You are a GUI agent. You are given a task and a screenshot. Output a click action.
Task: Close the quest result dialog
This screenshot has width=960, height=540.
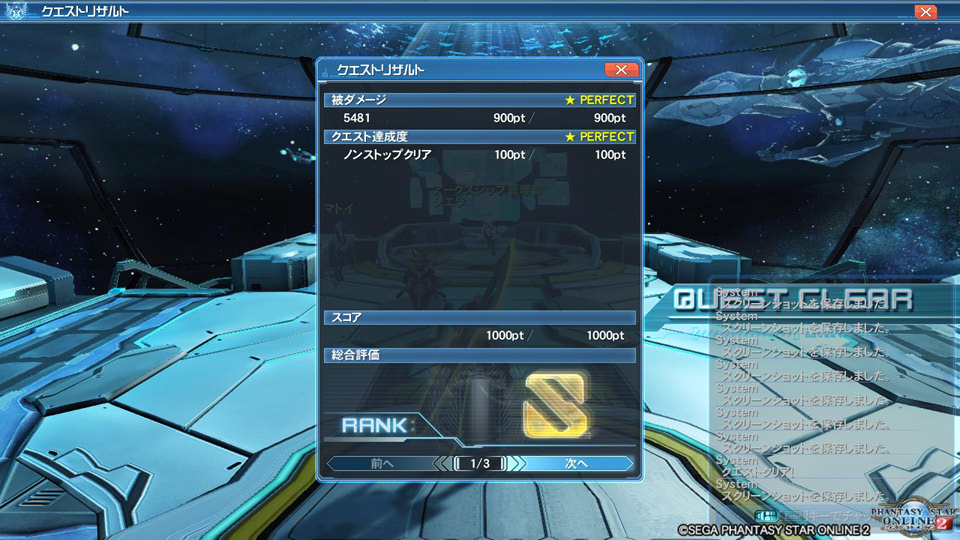(621, 70)
